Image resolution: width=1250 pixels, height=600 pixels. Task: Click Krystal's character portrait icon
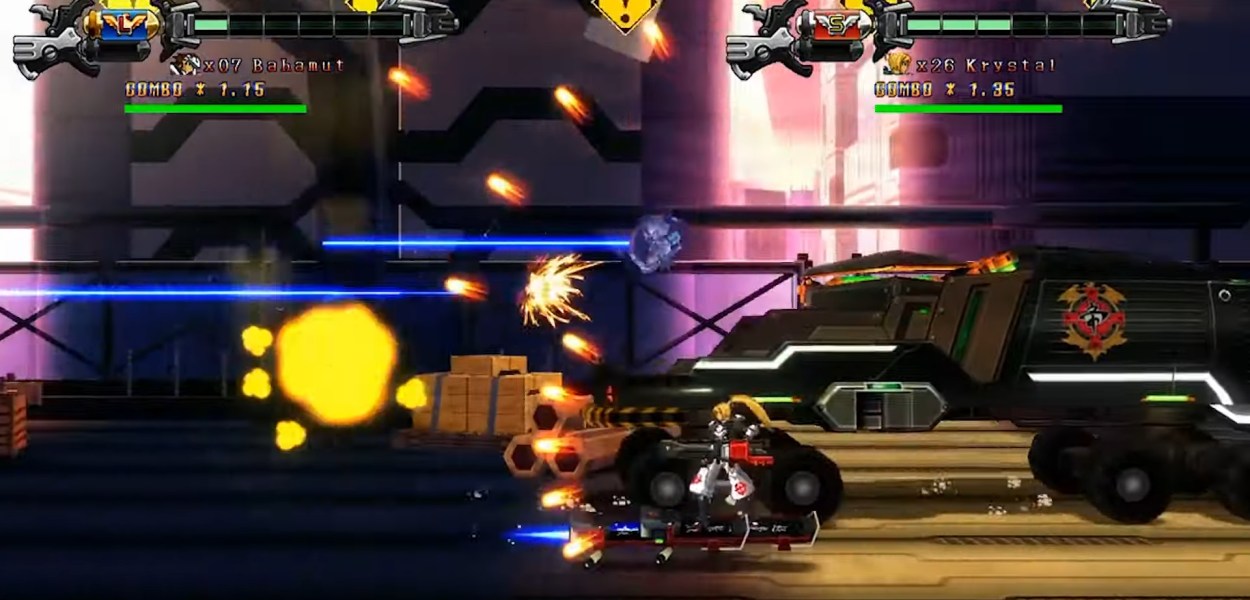pyautogui.click(x=897, y=65)
